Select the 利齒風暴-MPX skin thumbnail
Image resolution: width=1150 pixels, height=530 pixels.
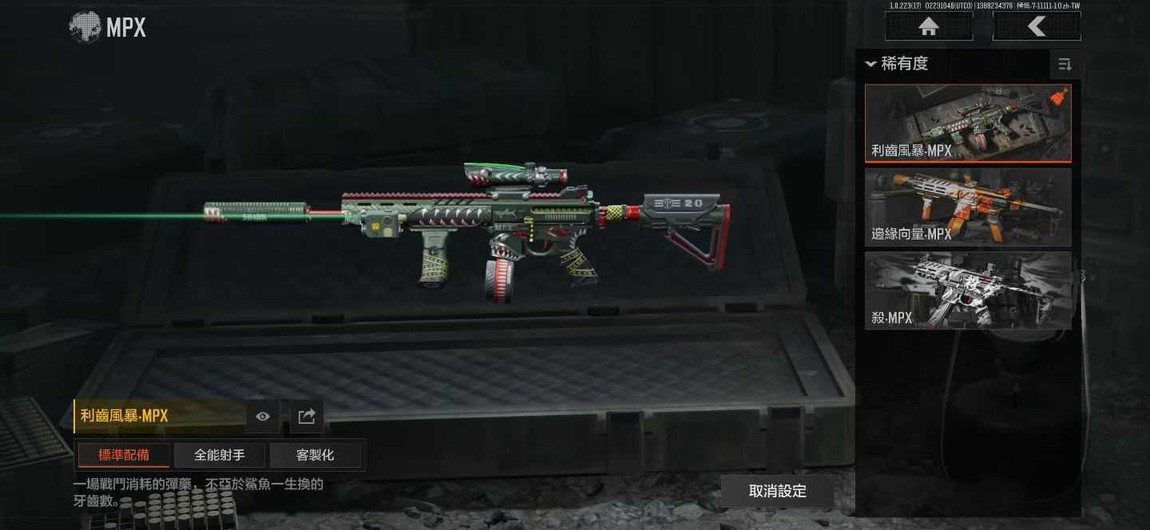[x=967, y=123]
